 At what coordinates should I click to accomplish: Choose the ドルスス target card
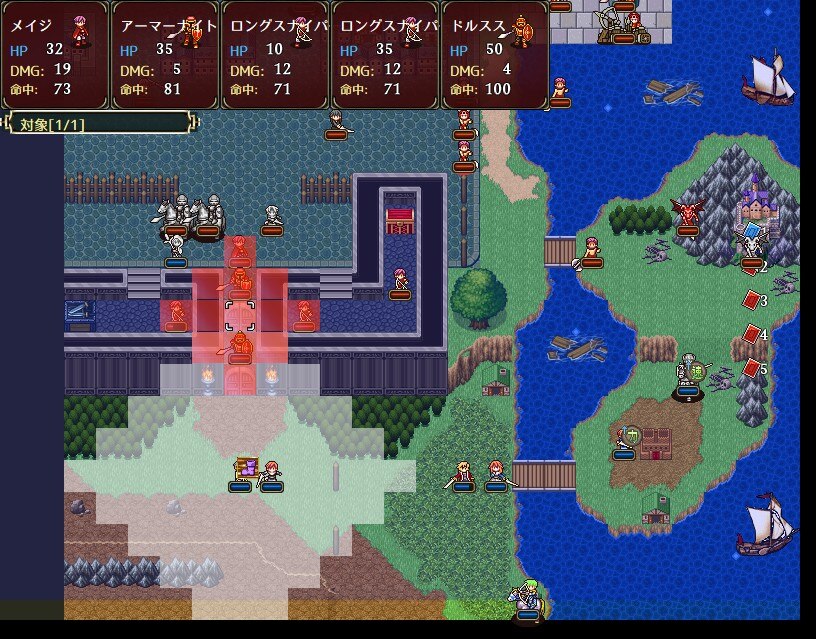[x=495, y=55]
